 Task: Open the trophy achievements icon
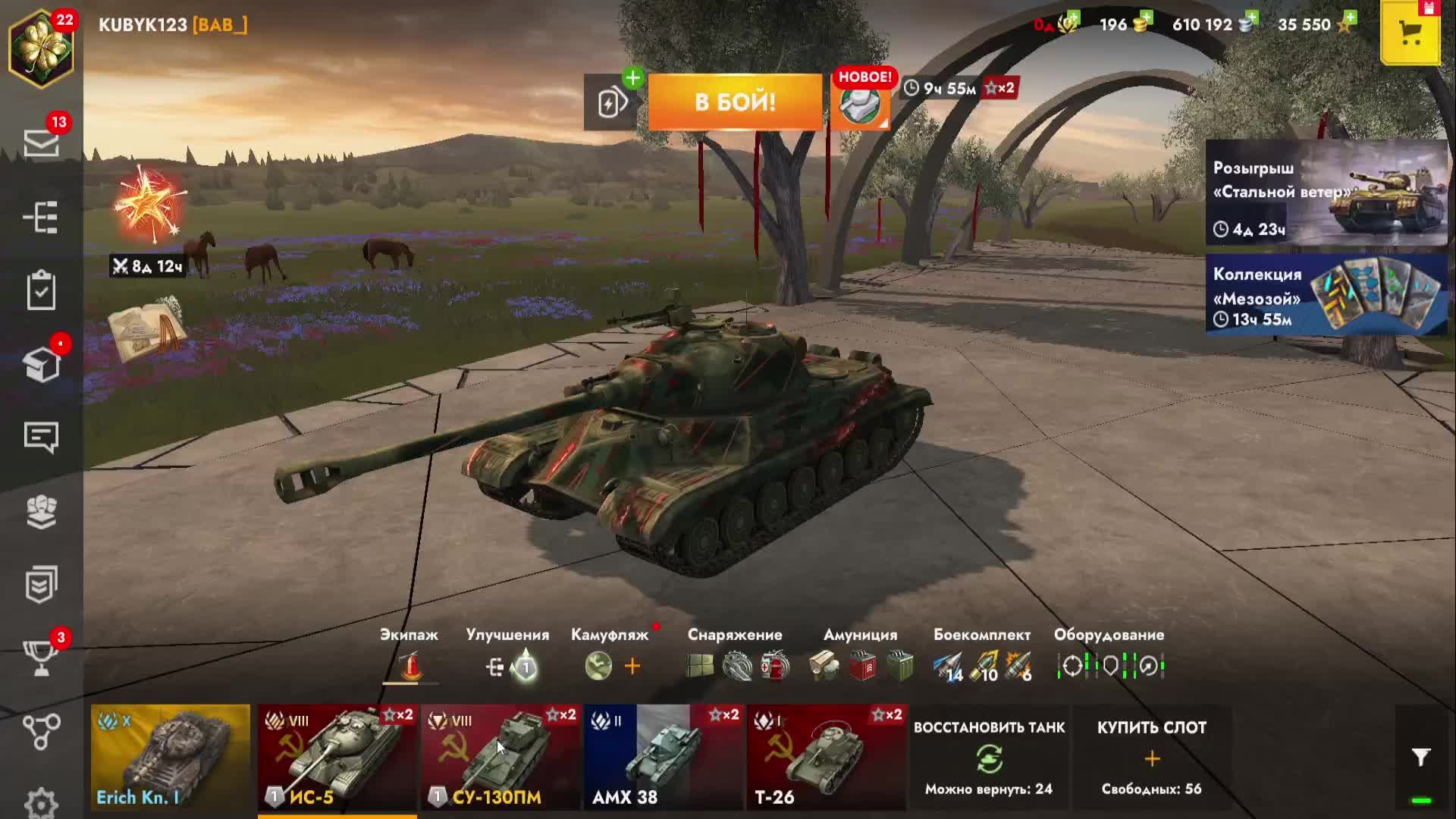point(41,657)
